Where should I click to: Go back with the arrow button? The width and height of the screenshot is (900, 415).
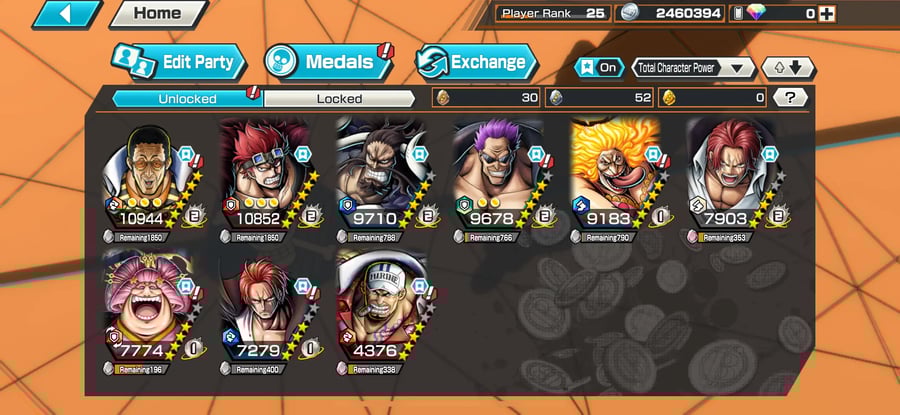68,14
